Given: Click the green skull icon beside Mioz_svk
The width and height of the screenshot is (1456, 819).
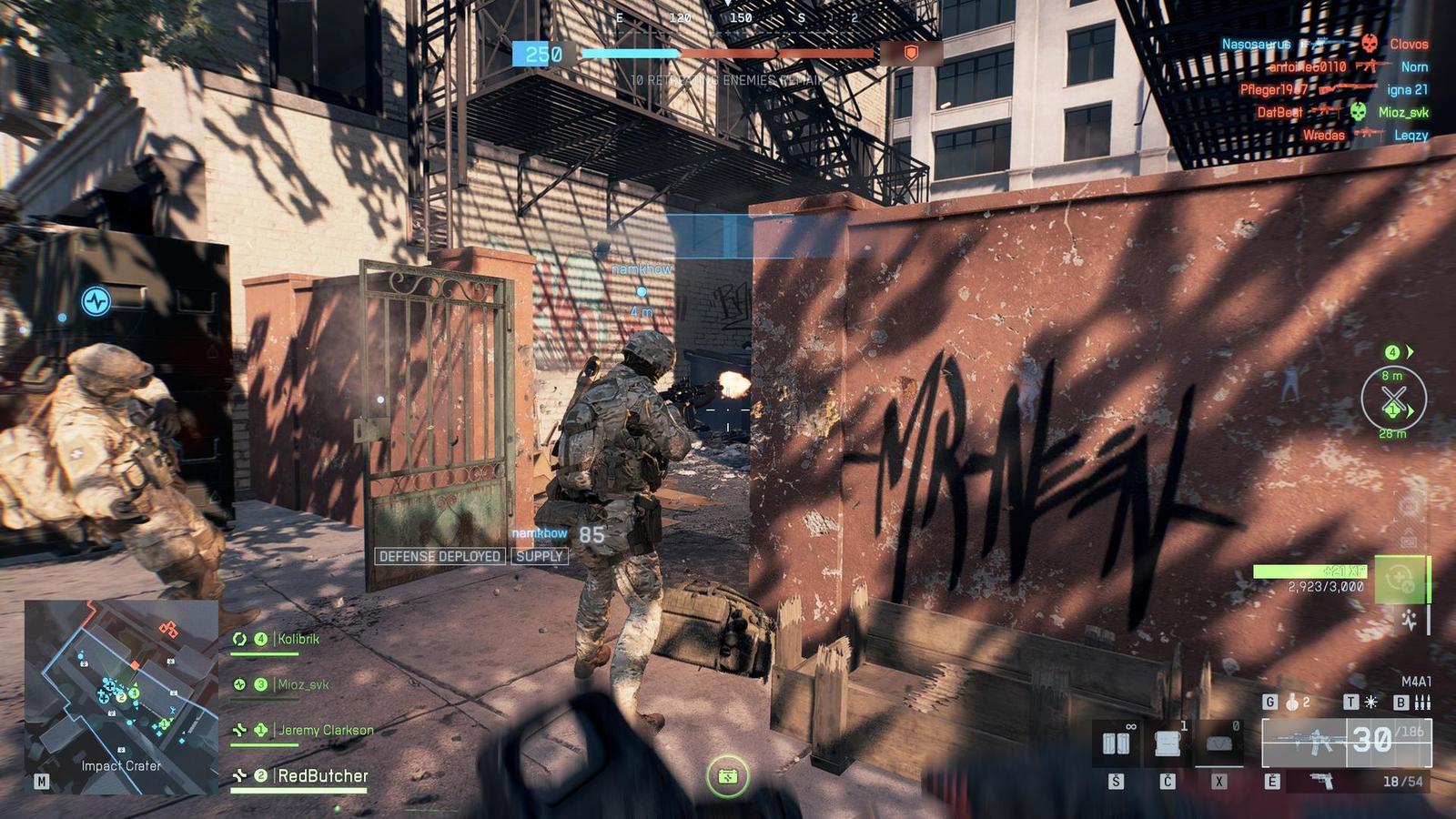Looking at the screenshot, I should pyautogui.click(x=1359, y=112).
